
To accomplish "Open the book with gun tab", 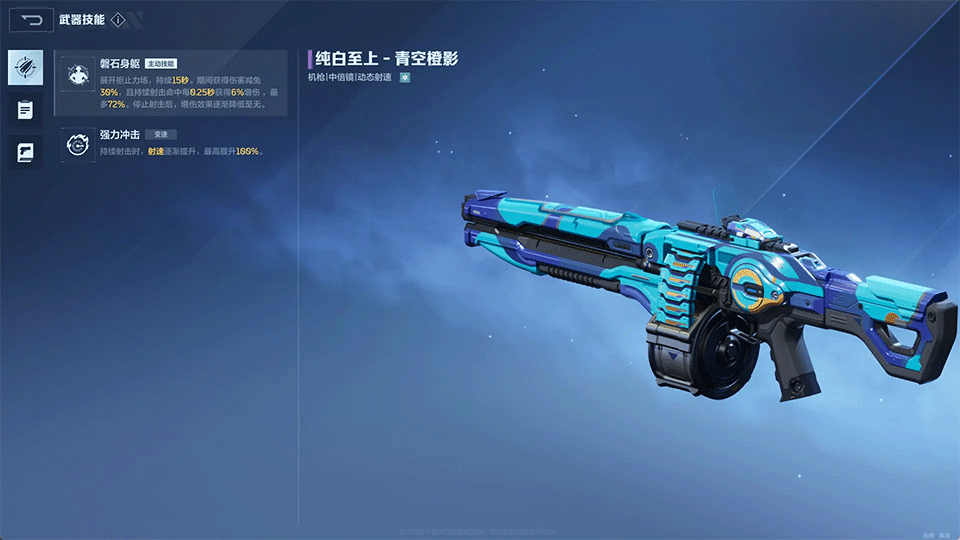I will pos(25,152).
